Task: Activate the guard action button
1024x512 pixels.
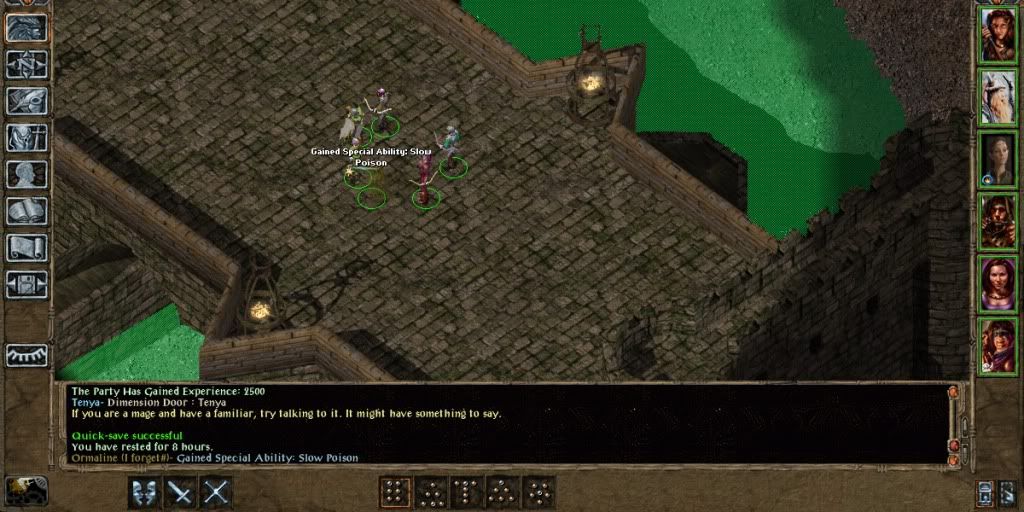Action: click(x=143, y=492)
